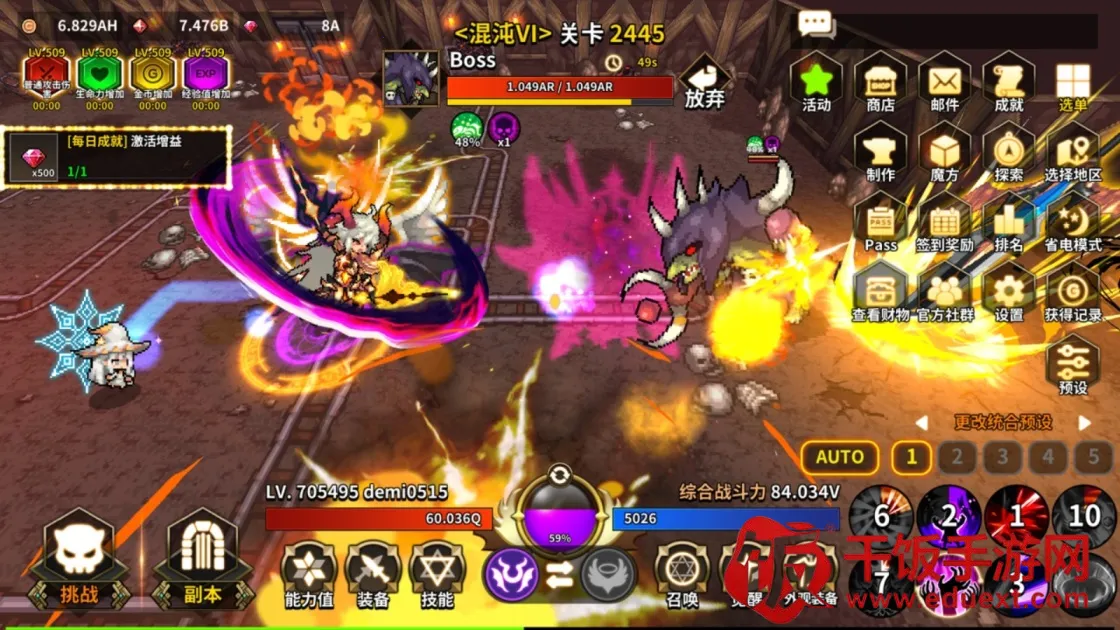The image size is (1120, 630).
Task: Open the 魔方 cube menu
Action: 944,151
